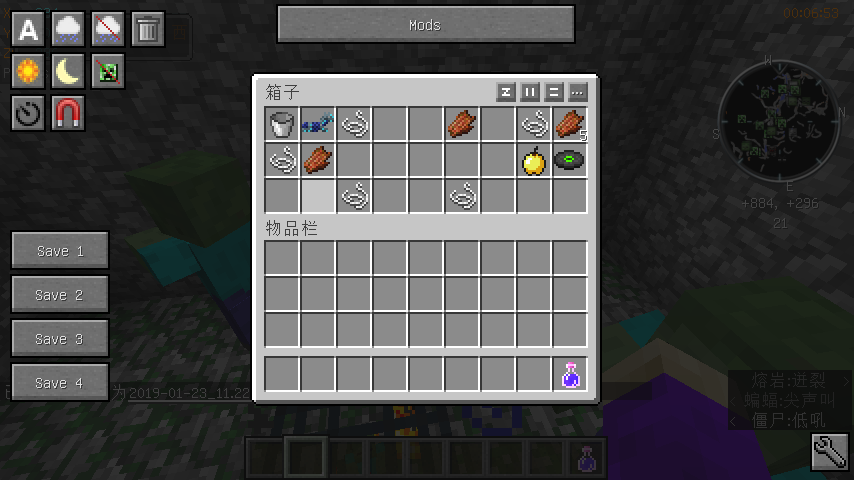Image resolution: width=854 pixels, height=480 pixels.
Task: Set time to day with sun icon
Action: point(29,70)
